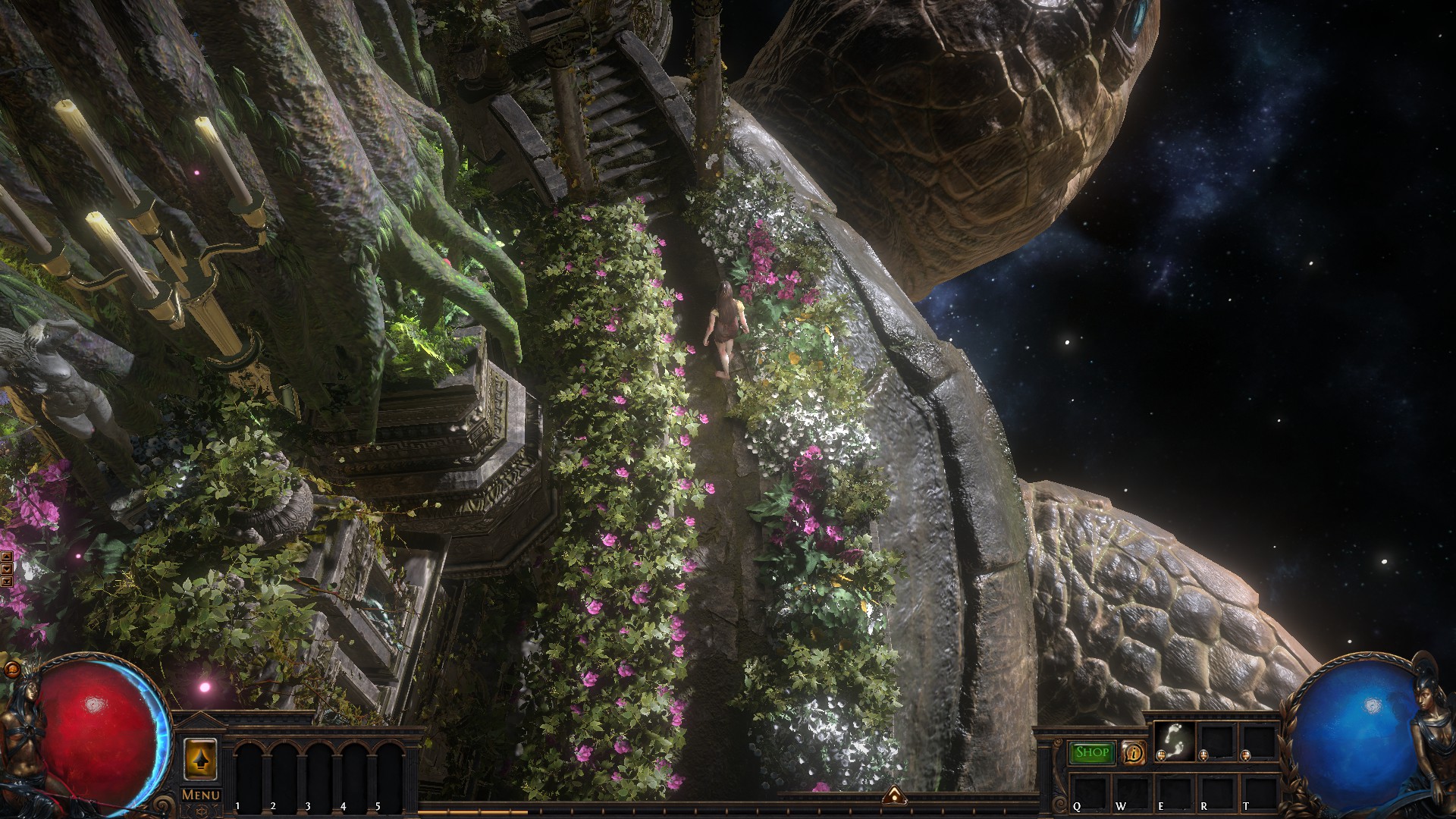Click the triangle marker on the experience bar
This screenshot has height=819, width=1456.
(x=895, y=795)
